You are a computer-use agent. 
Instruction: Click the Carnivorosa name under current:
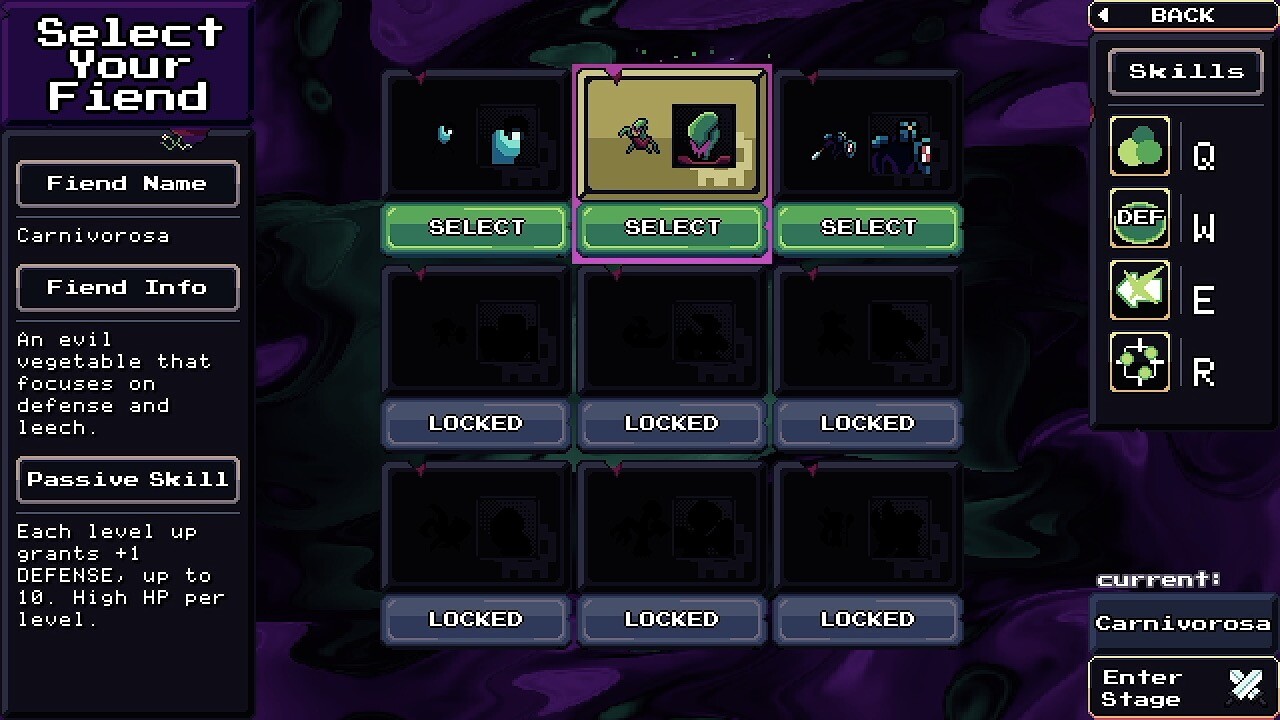pyautogui.click(x=1183, y=622)
